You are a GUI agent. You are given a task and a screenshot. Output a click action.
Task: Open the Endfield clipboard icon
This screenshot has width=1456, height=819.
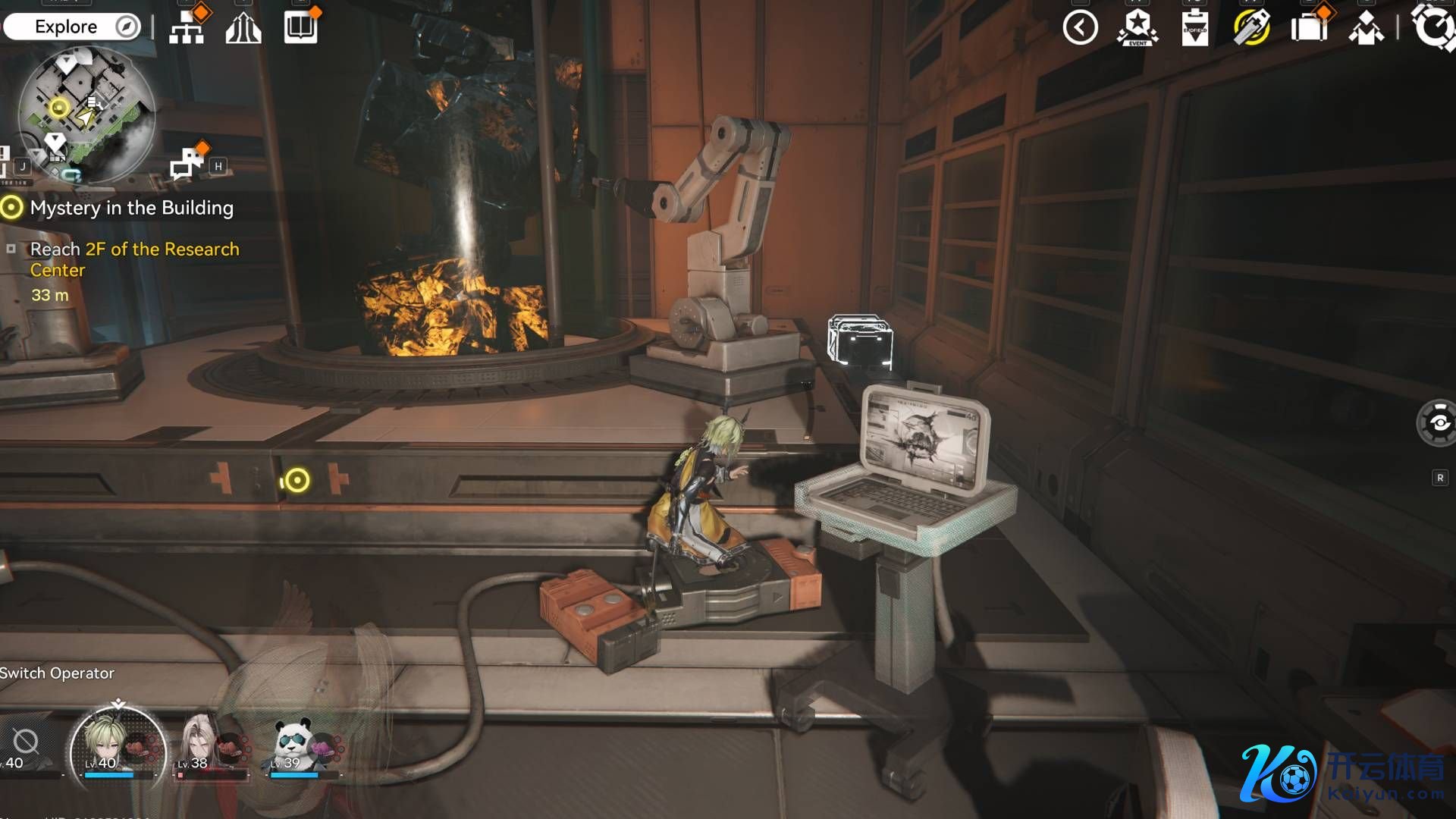pyautogui.click(x=1194, y=29)
